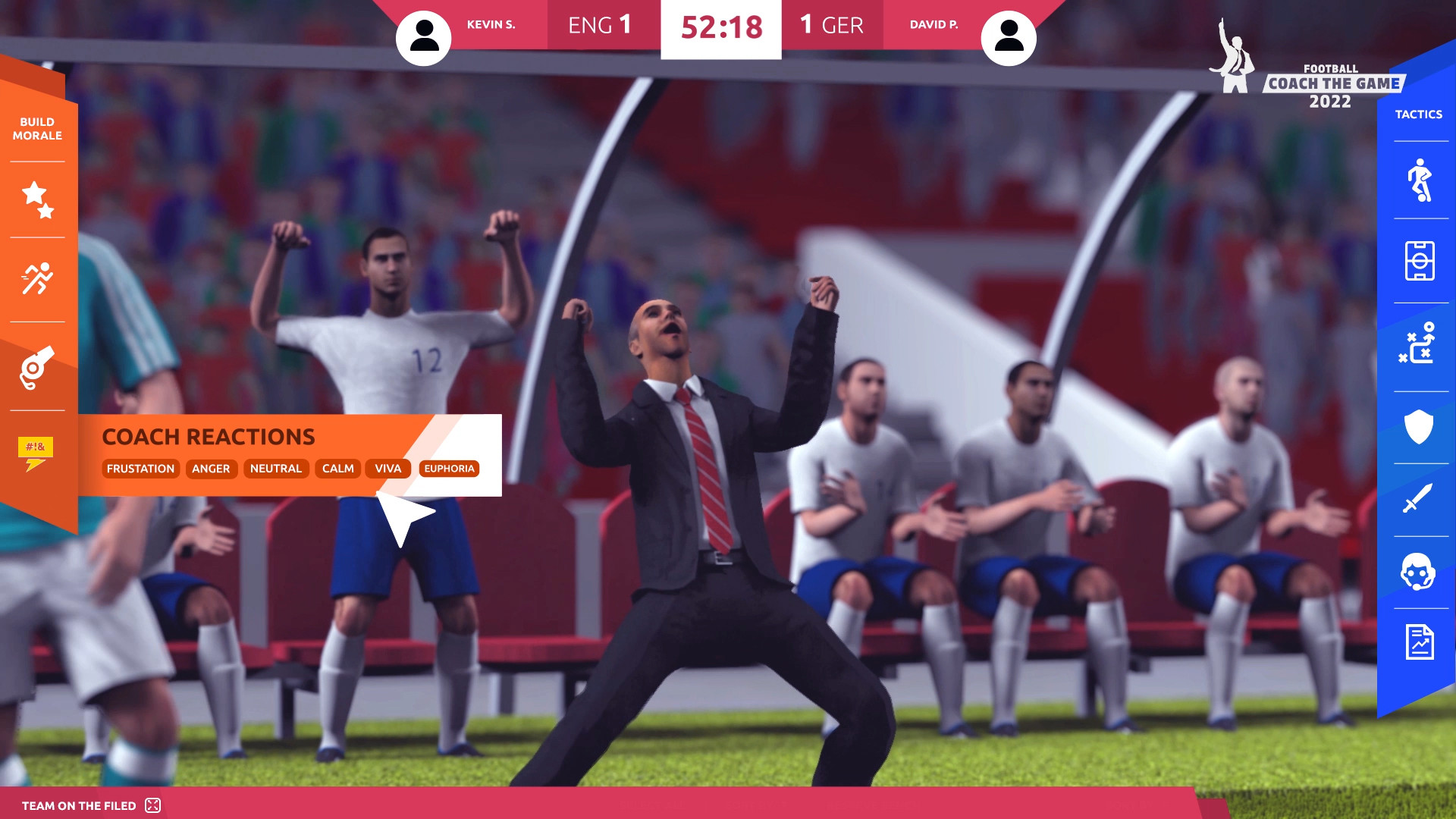
Task: Toggle the VIVA coach reaction
Action: 388,469
